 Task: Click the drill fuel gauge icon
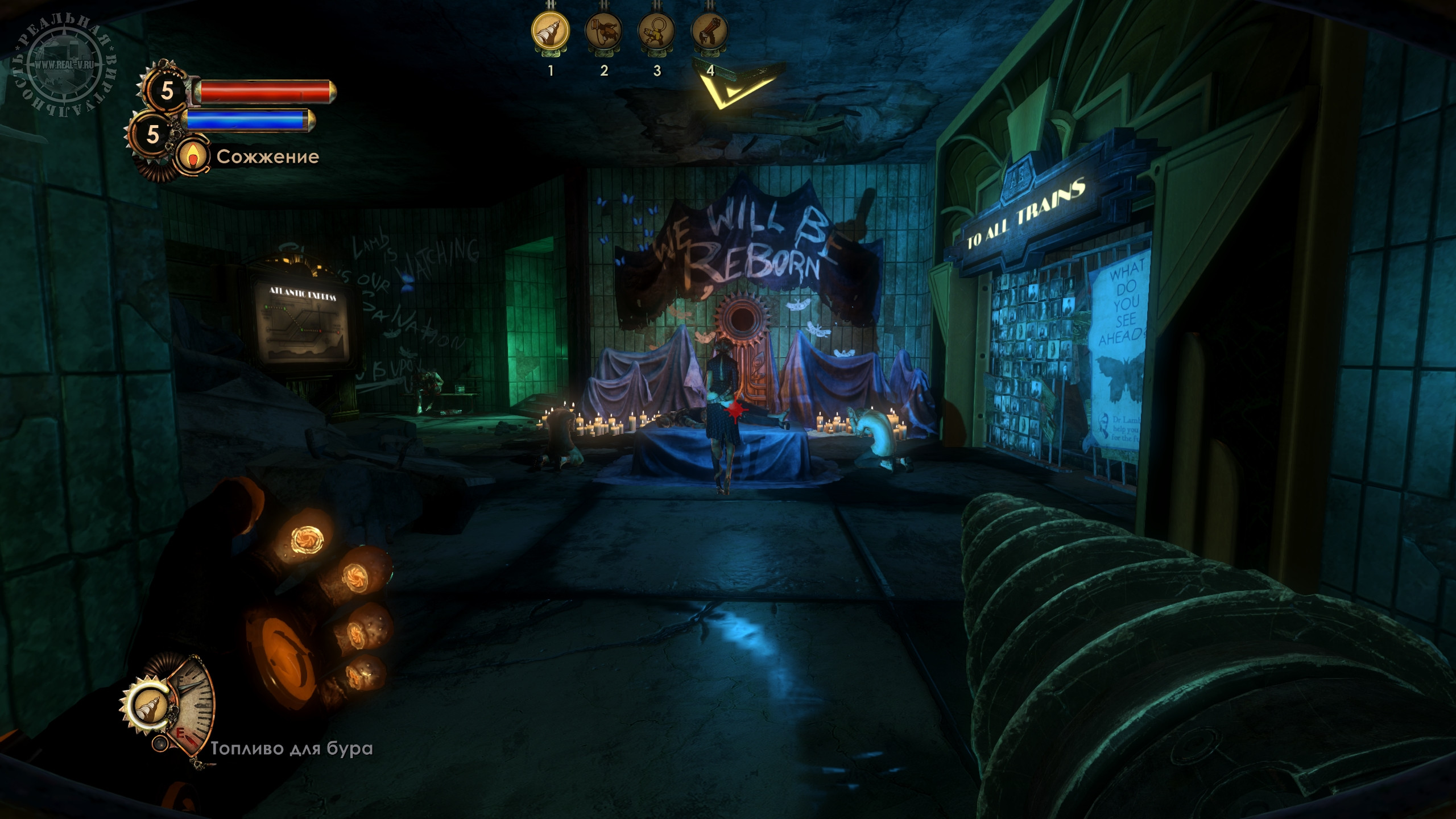coord(151,708)
